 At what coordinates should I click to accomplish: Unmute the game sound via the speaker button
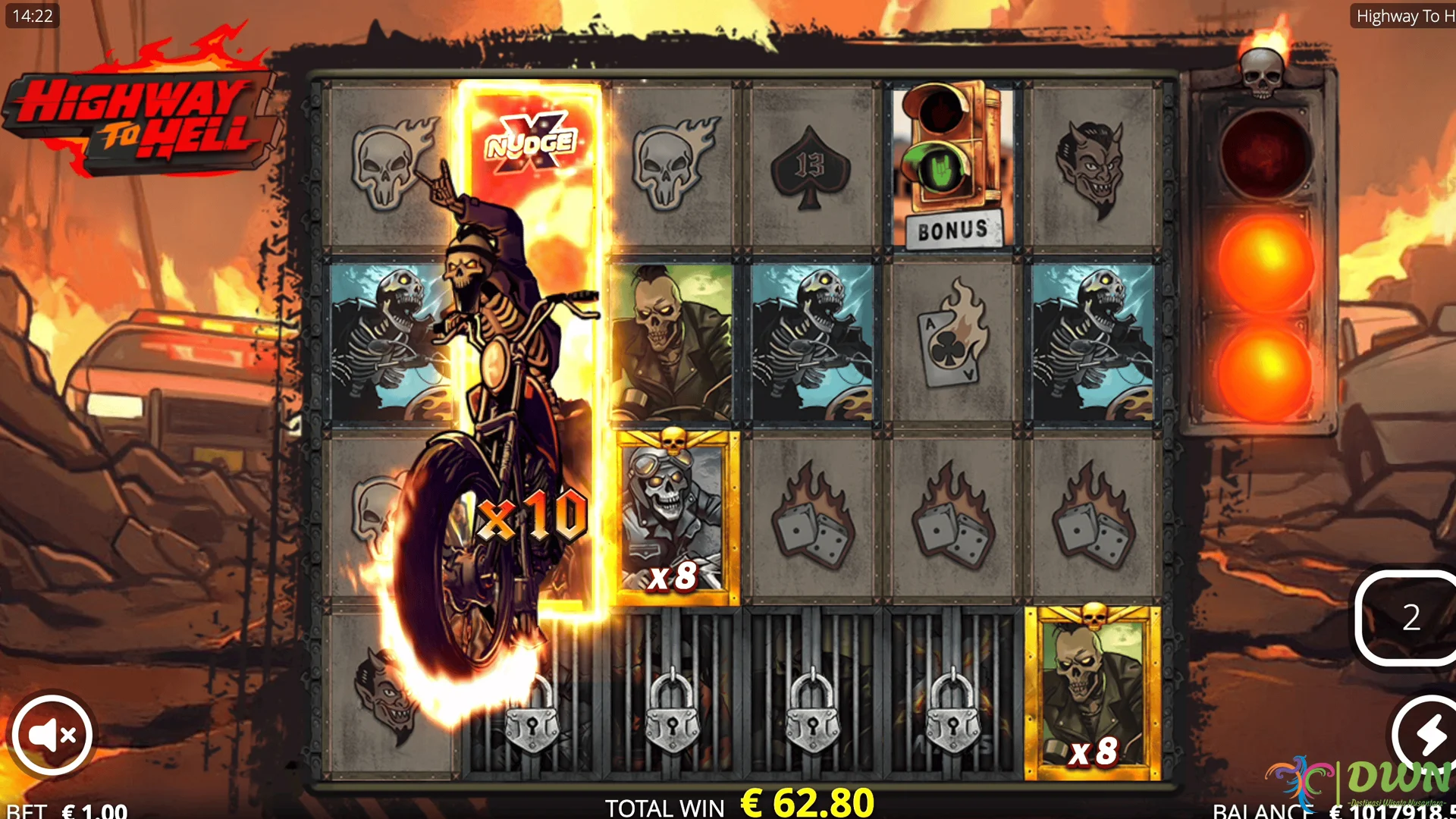pos(52,734)
